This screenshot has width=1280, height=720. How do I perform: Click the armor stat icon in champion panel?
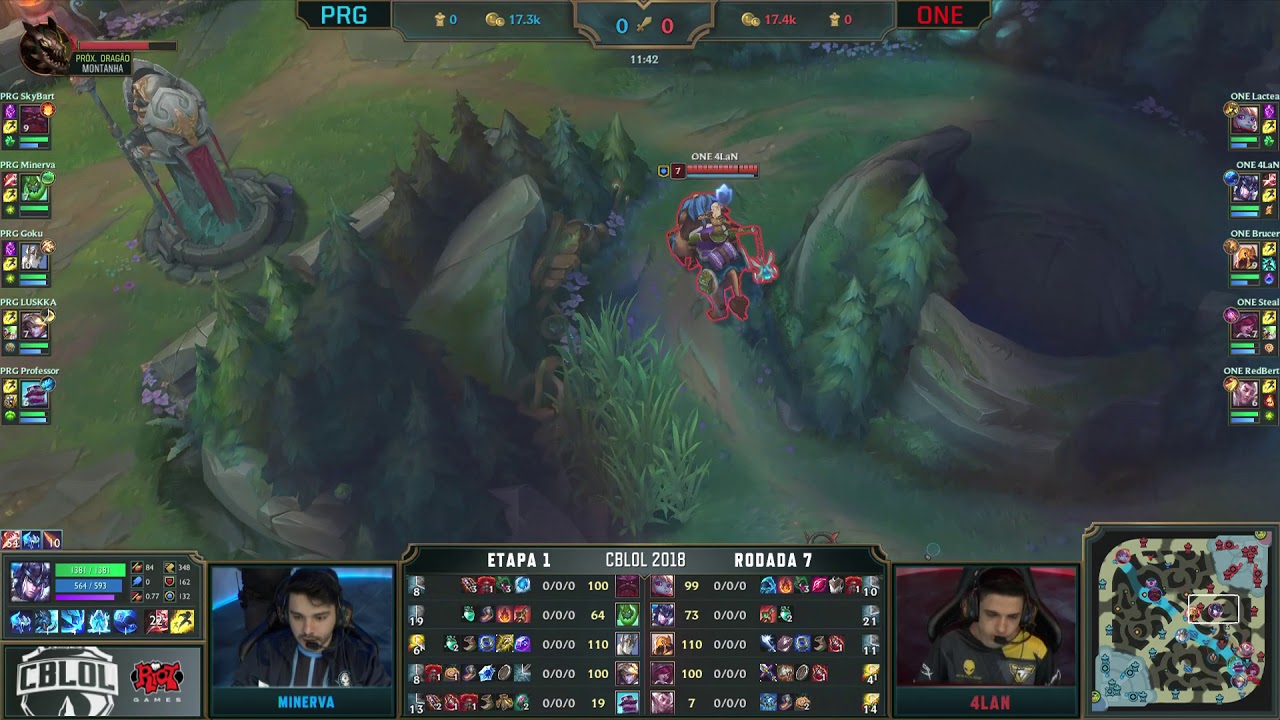click(167, 582)
